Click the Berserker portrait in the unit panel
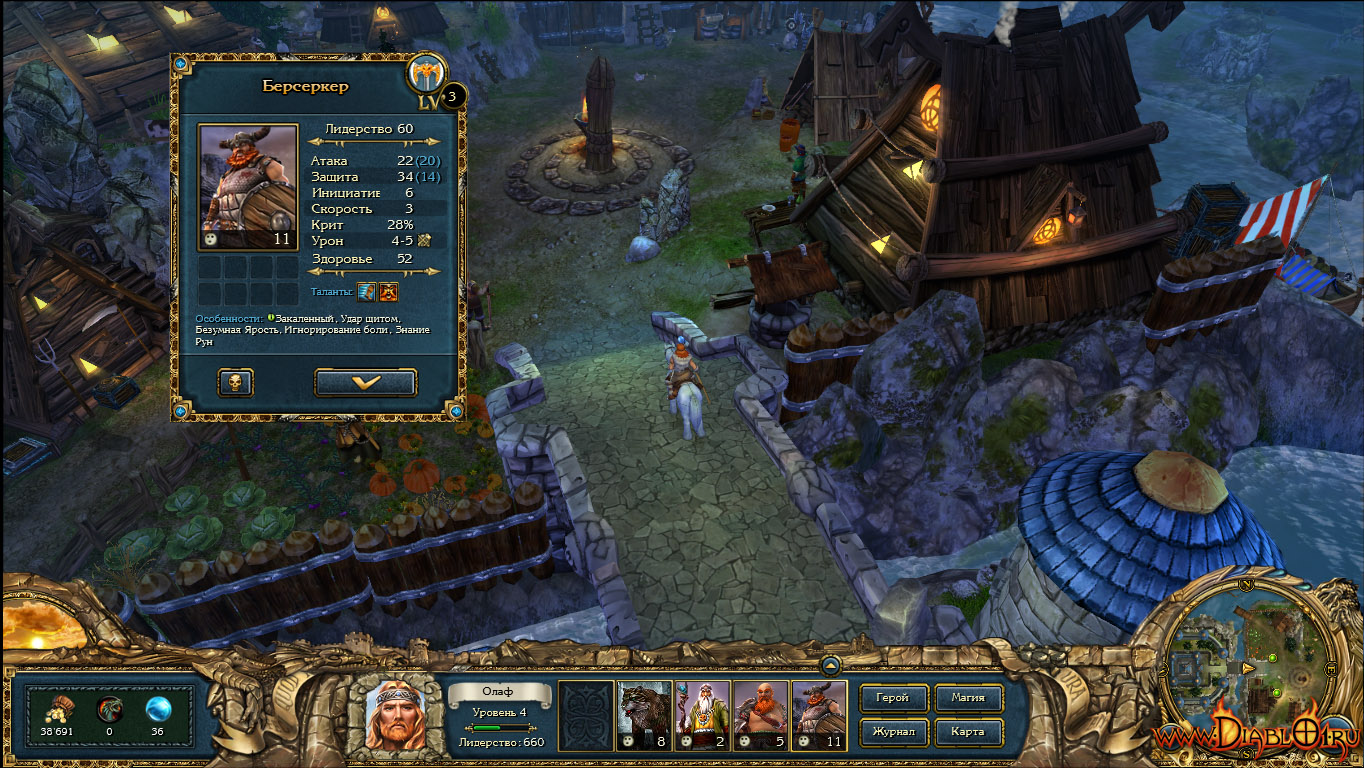 (247, 186)
